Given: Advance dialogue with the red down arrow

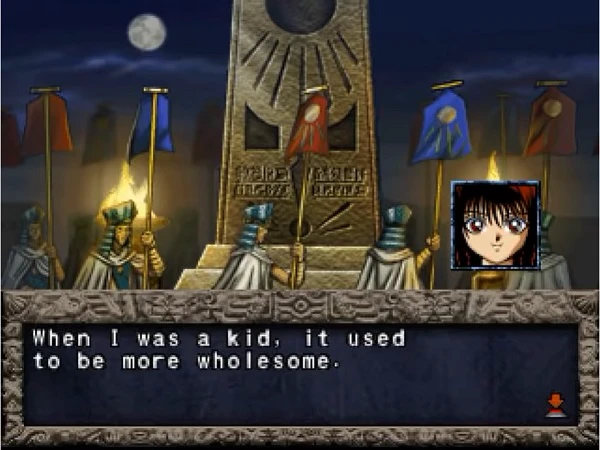Looking at the screenshot, I should (x=555, y=405).
